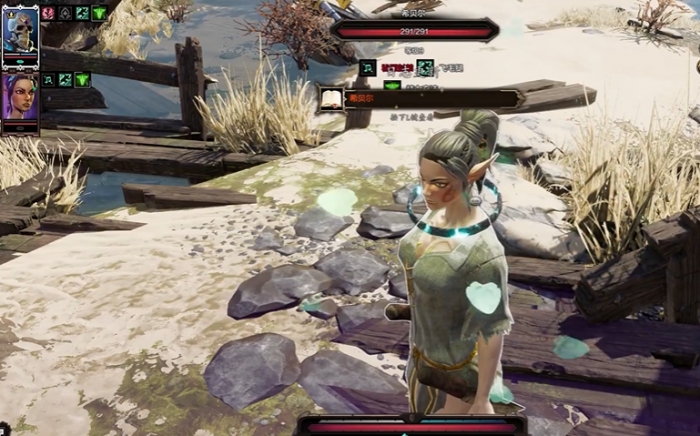Click the pink status icon beside skeleton portrait
This screenshot has height=436, width=700.
click(48, 13)
